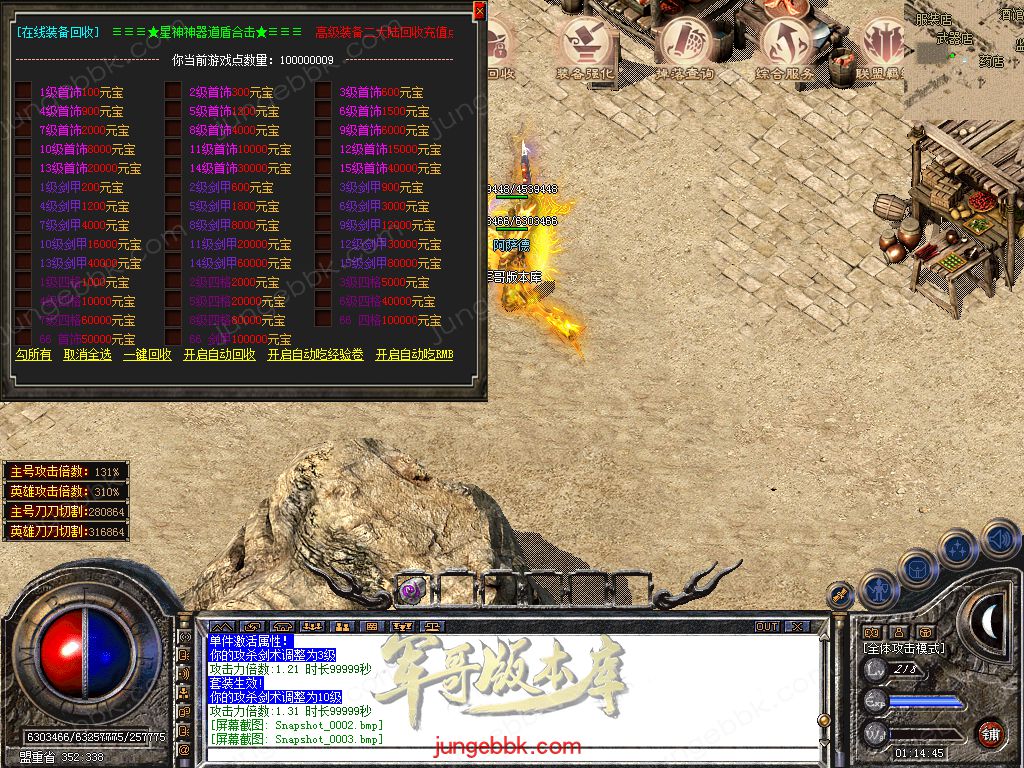Activate 一键回收 one-click recycle
The image size is (1024, 768).
click(148, 355)
